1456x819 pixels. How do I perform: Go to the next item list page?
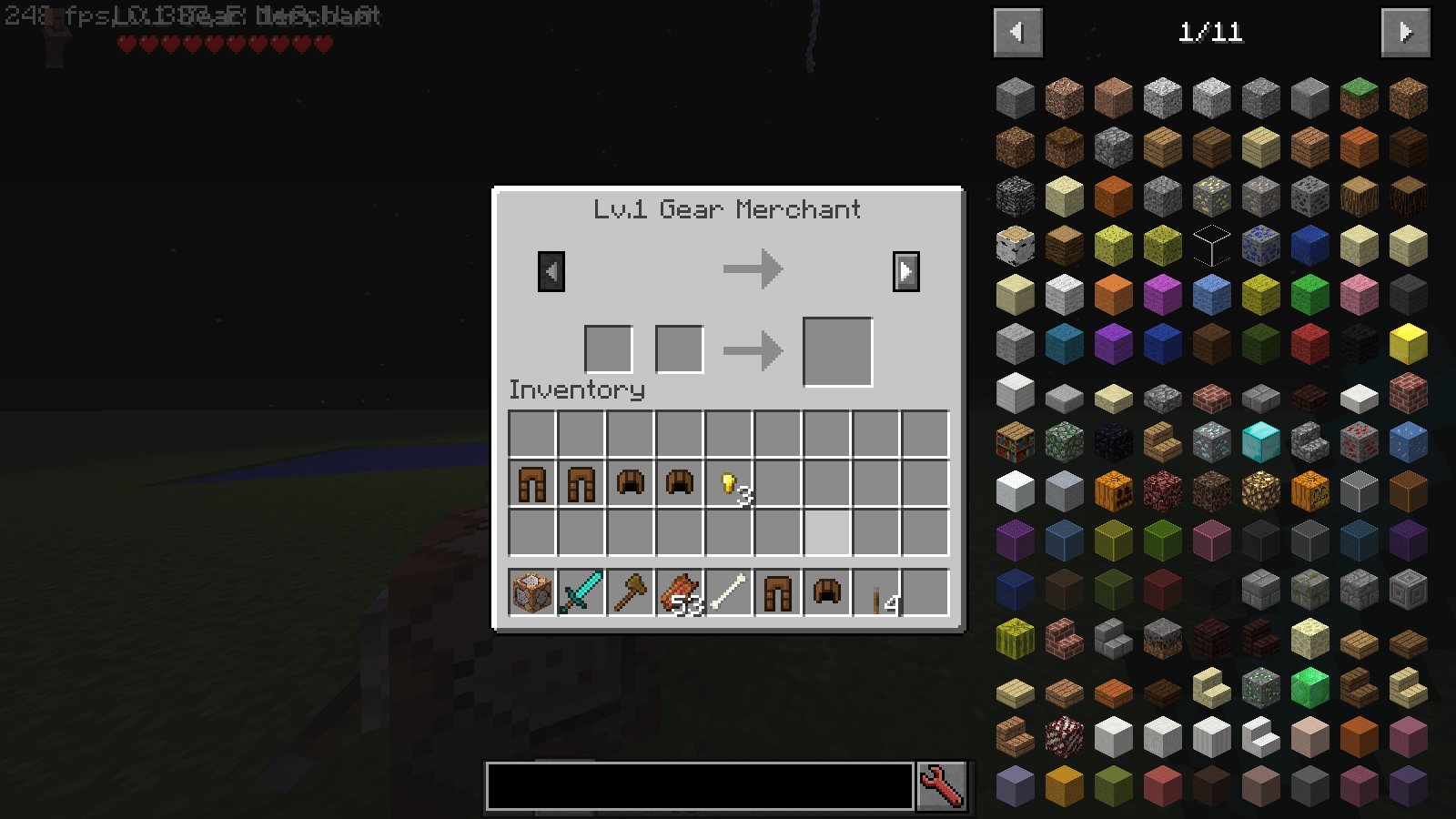tap(1406, 30)
